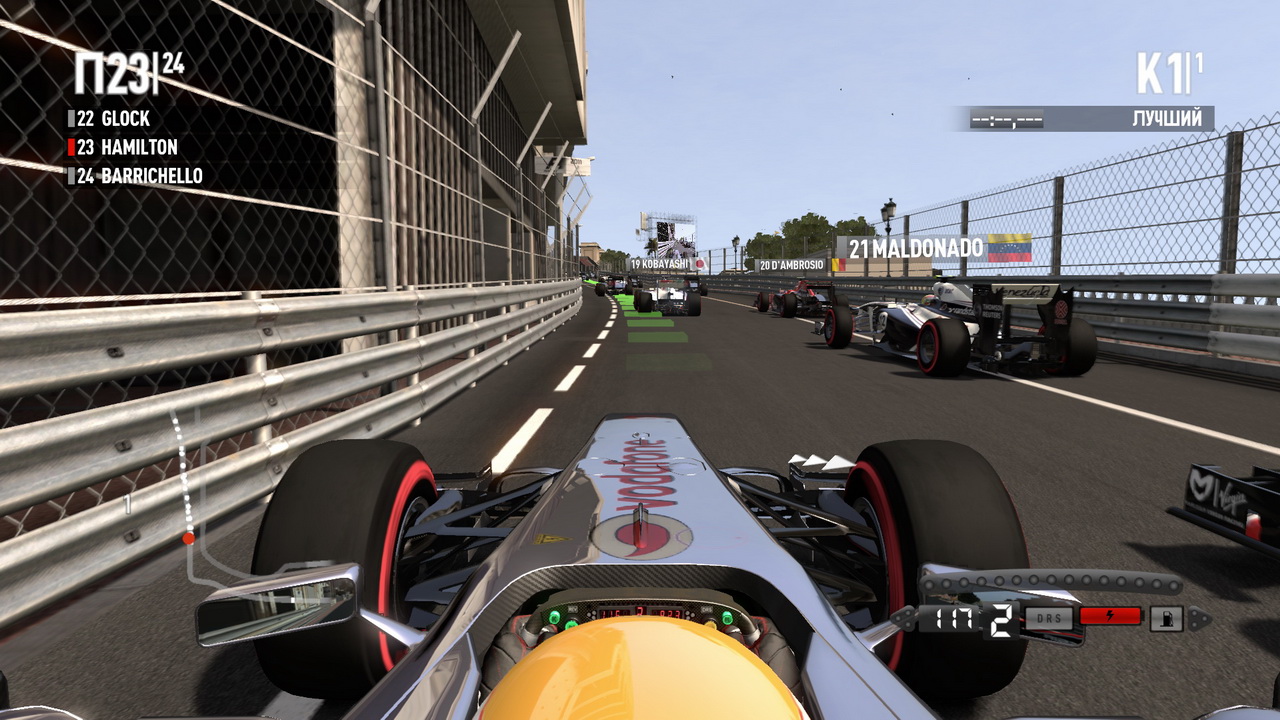Toggle the DRS indicator
This screenshot has height=720, width=1280.
tap(1048, 618)
